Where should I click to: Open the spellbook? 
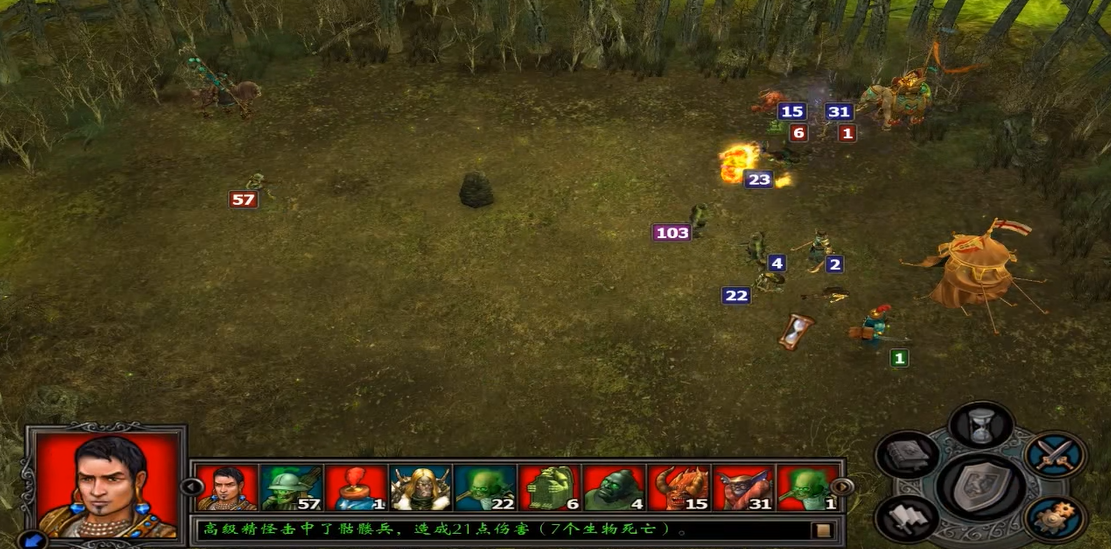coord(906,455)
